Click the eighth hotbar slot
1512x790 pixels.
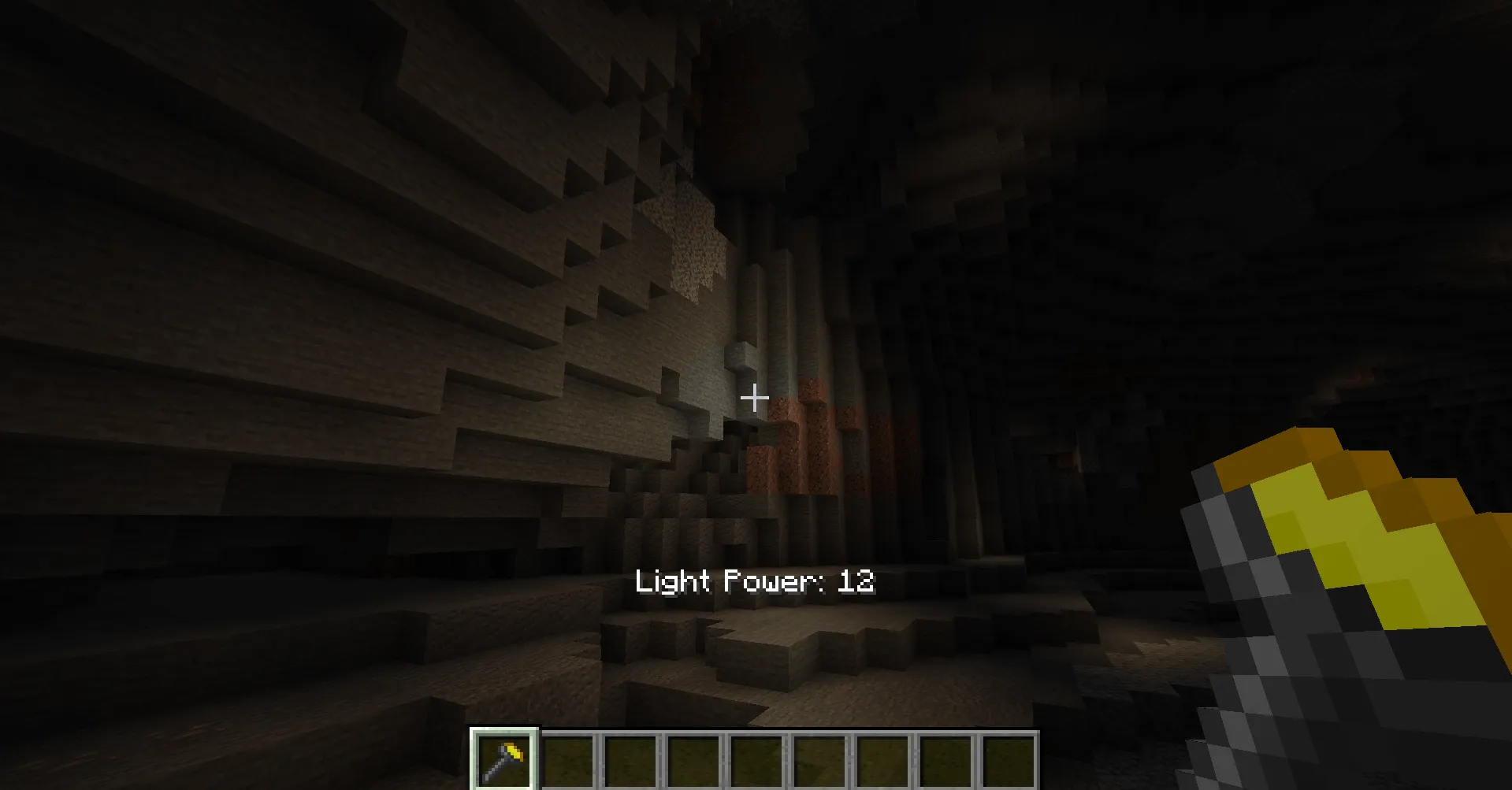[947, 760]
